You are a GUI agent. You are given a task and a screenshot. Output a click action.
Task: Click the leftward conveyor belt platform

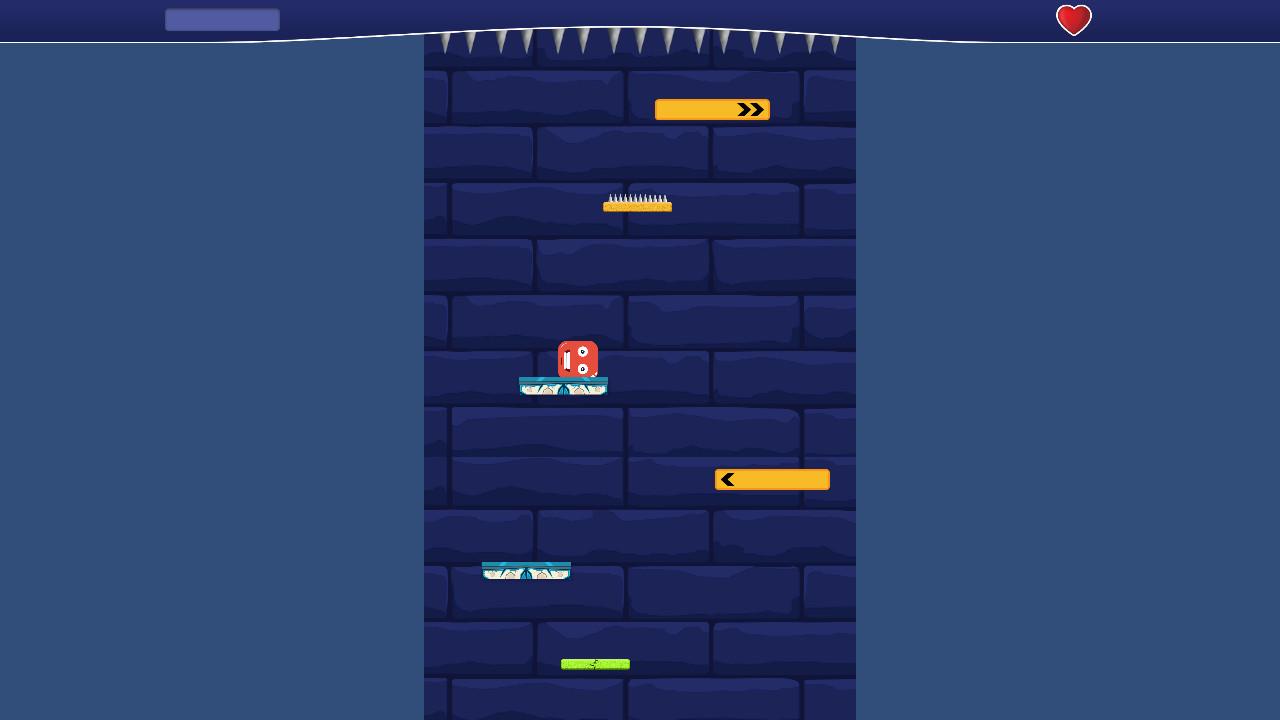pos(772,479)
